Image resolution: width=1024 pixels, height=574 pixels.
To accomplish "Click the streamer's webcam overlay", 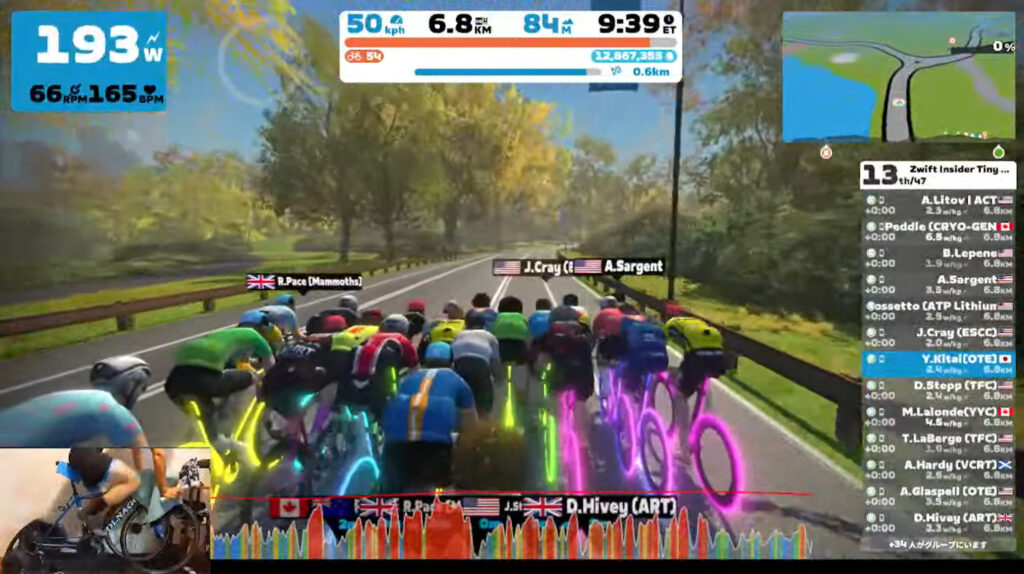I will [x=105, y=508].
